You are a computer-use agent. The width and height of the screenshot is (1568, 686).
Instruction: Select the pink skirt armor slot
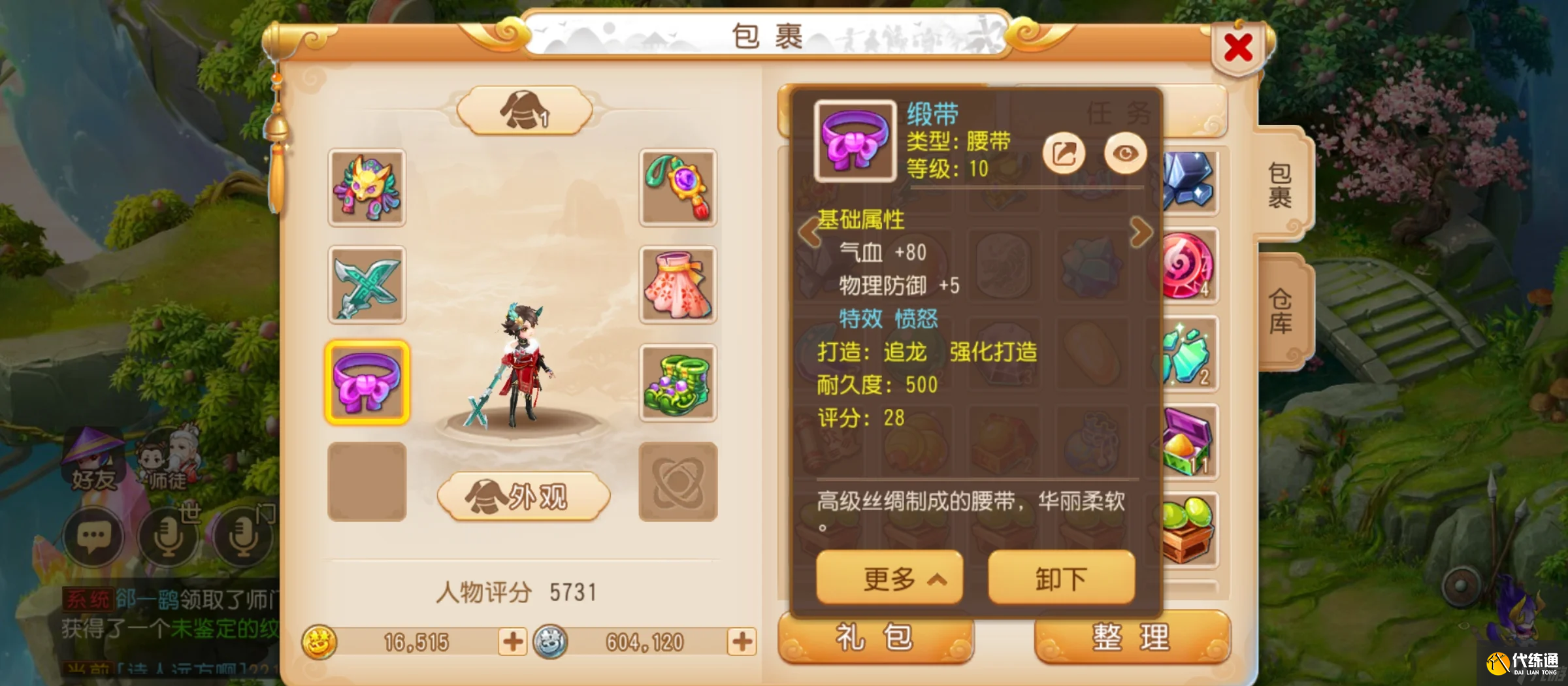point(678,286)
